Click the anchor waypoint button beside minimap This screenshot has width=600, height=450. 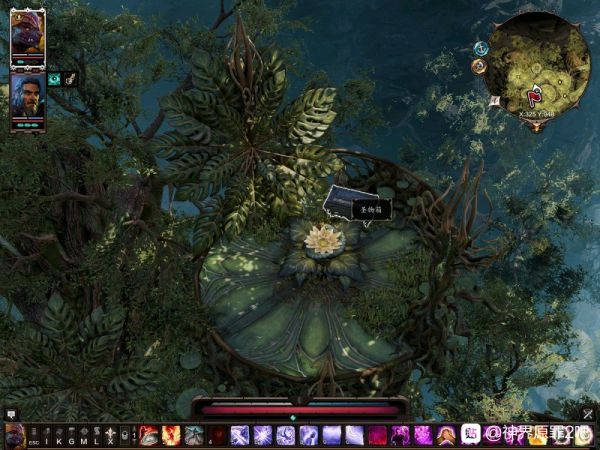[x=480, y=48]
